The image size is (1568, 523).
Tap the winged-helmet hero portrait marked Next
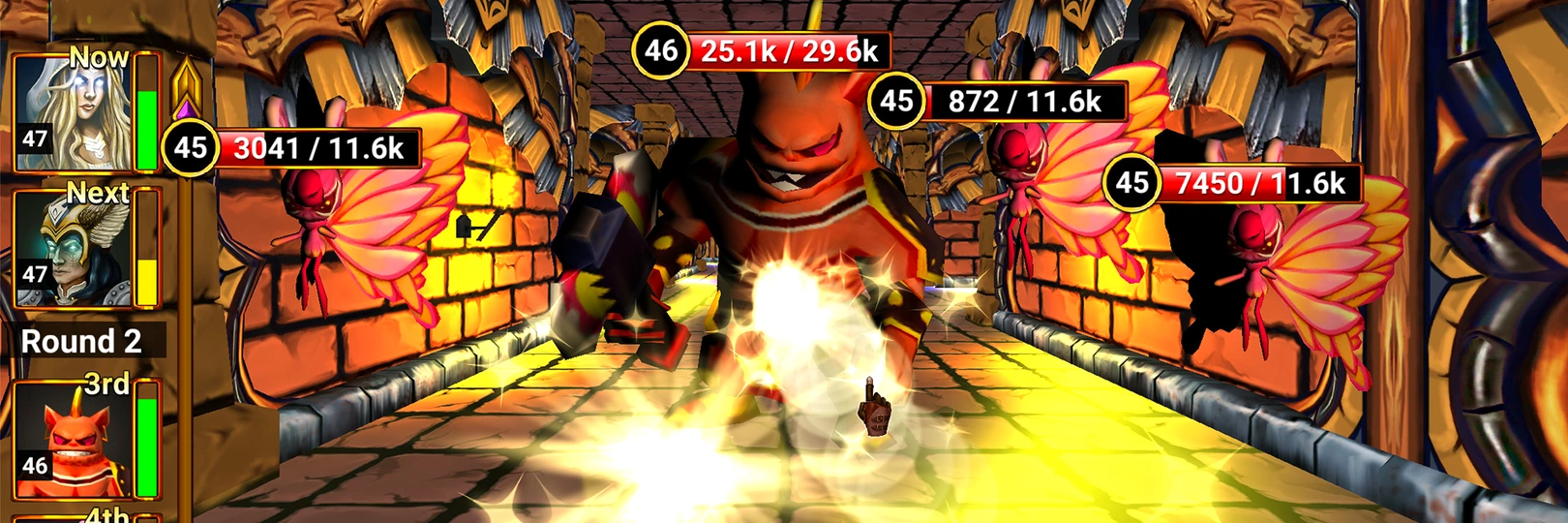pos(74,248)
